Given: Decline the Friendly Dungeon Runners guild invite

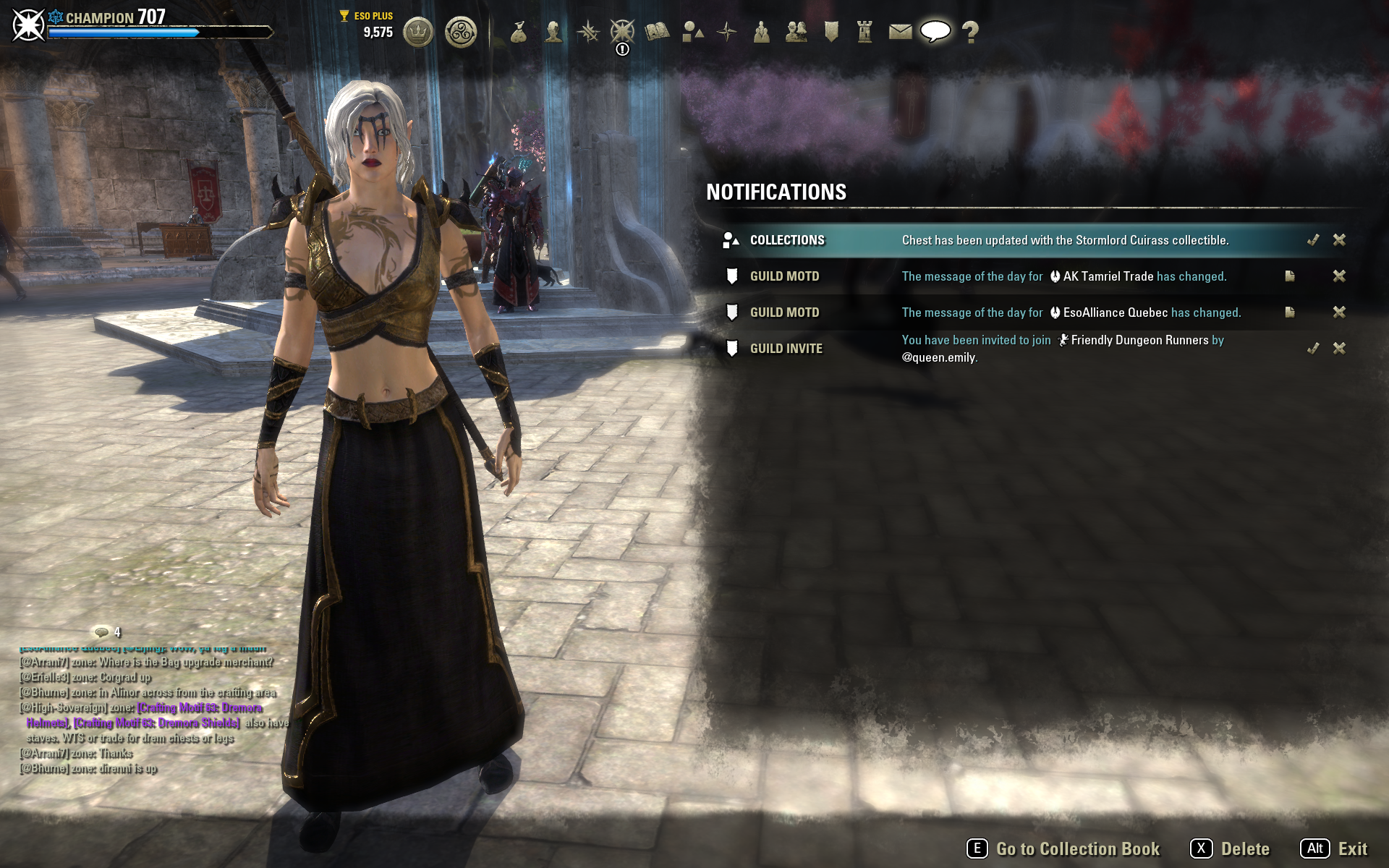Looking at the screenshot, I should tap(1339, 349).
